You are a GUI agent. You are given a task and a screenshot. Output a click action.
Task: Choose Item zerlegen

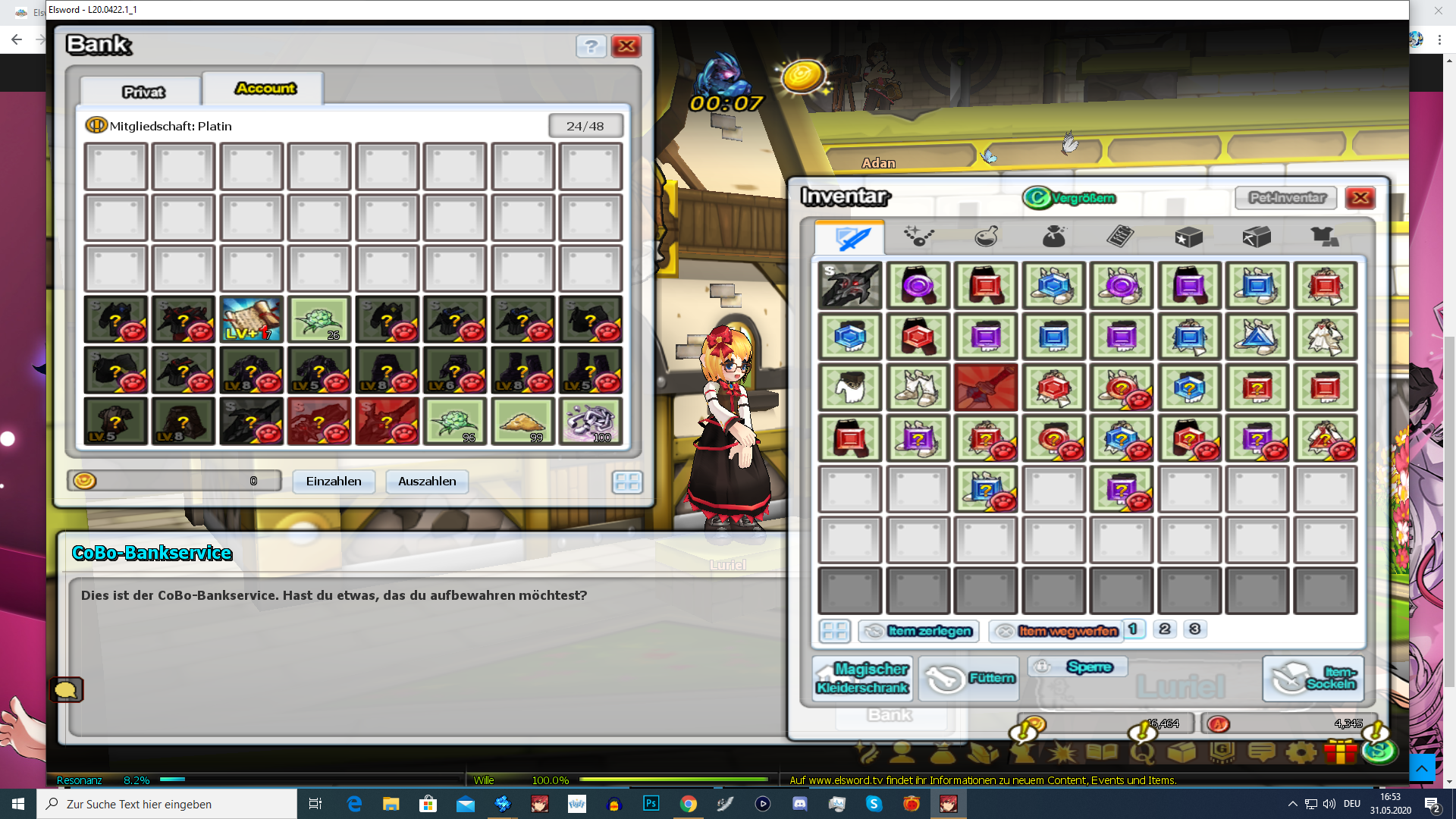(x=919, y=631)
